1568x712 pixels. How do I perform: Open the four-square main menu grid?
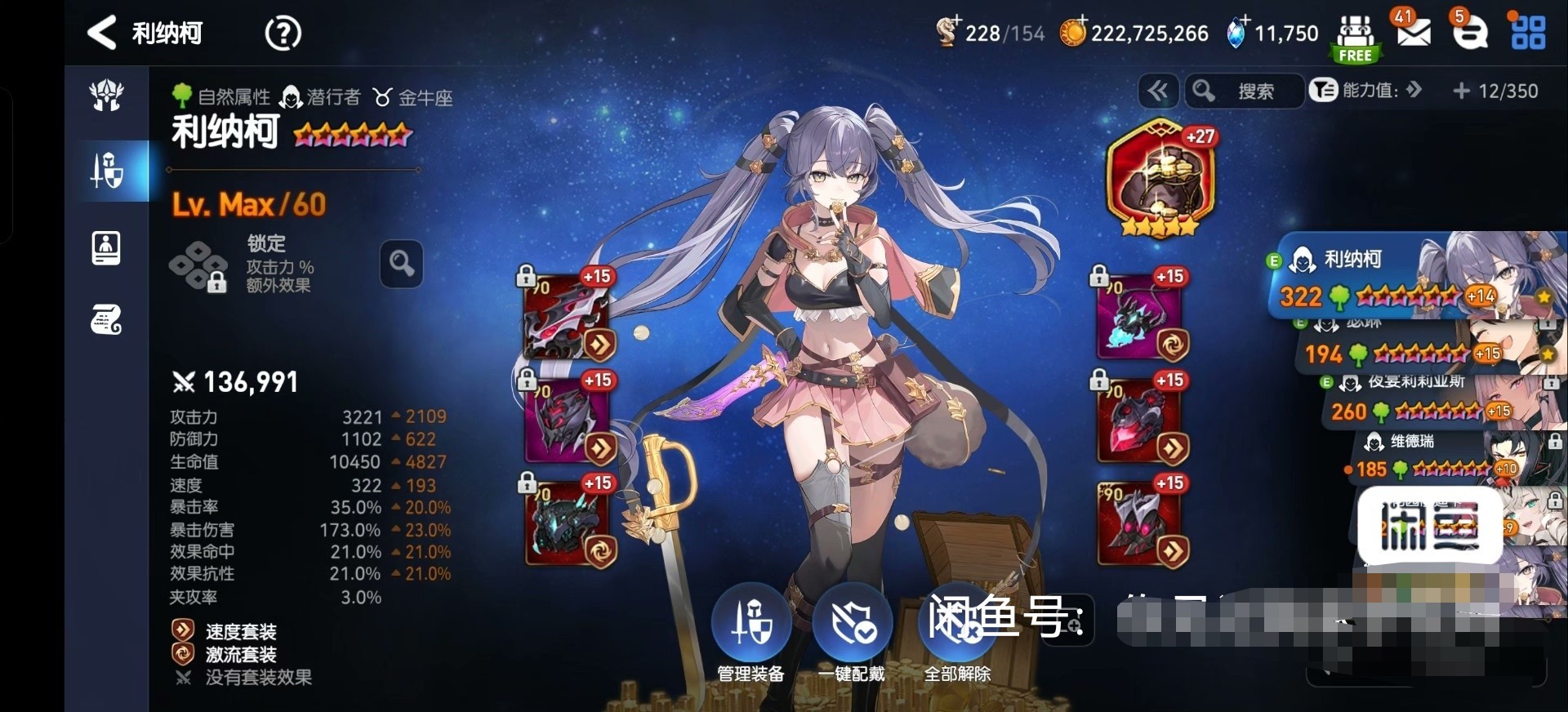click(x=1528, y=33)
